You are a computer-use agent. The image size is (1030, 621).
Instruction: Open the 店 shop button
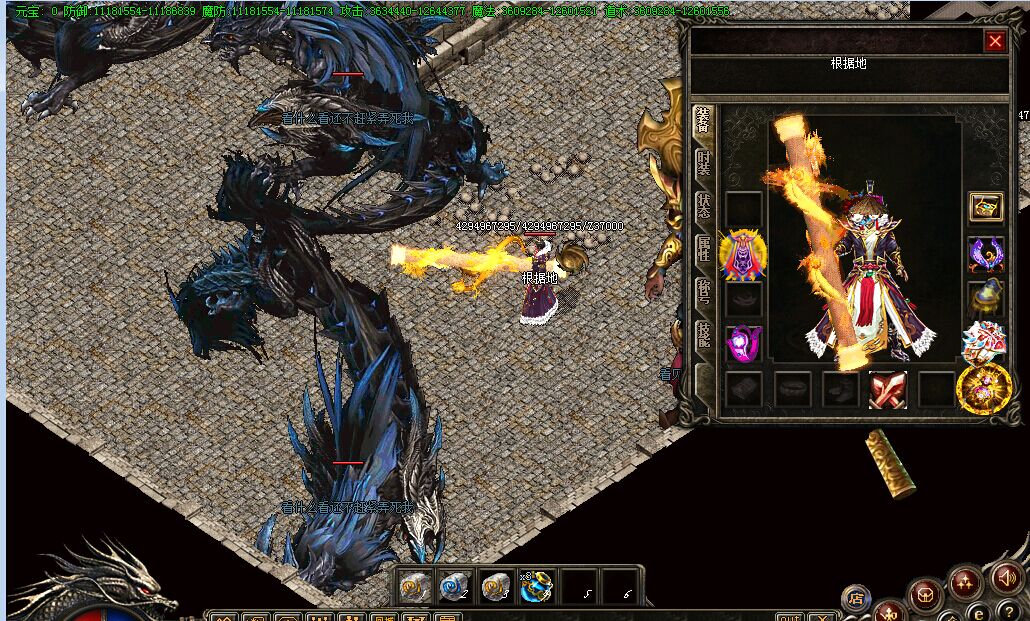click(856, 599)
